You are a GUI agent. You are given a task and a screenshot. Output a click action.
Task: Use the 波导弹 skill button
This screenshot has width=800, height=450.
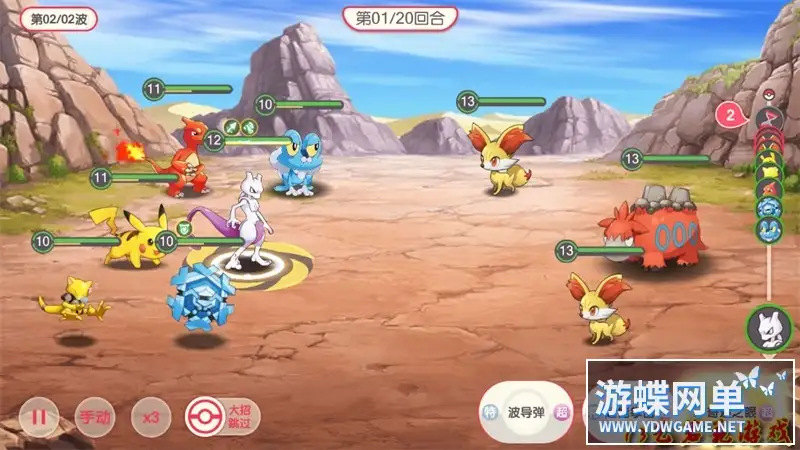click(x=529, y=411)
